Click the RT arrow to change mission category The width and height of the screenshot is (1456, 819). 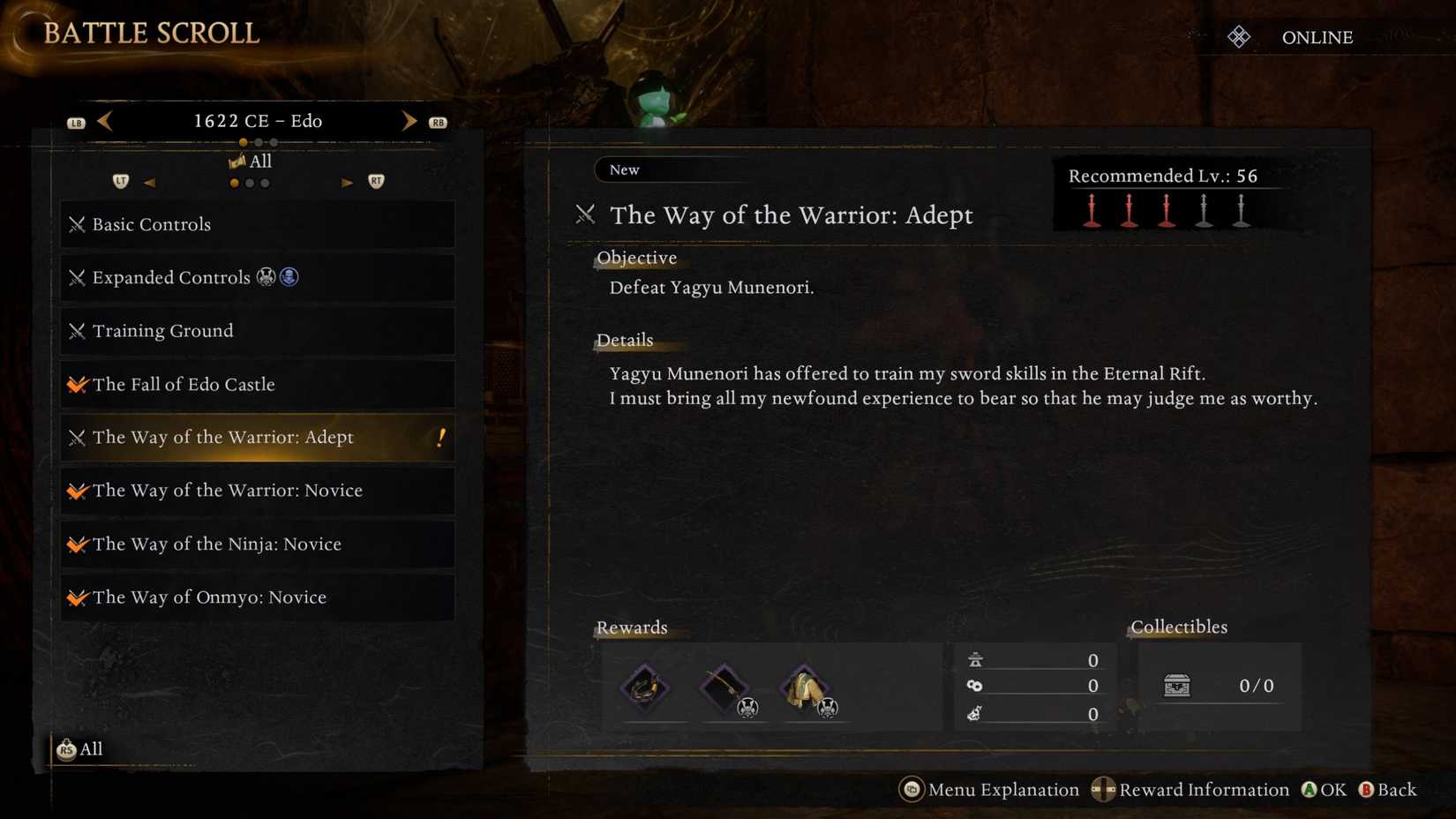[x=347, y=182]
